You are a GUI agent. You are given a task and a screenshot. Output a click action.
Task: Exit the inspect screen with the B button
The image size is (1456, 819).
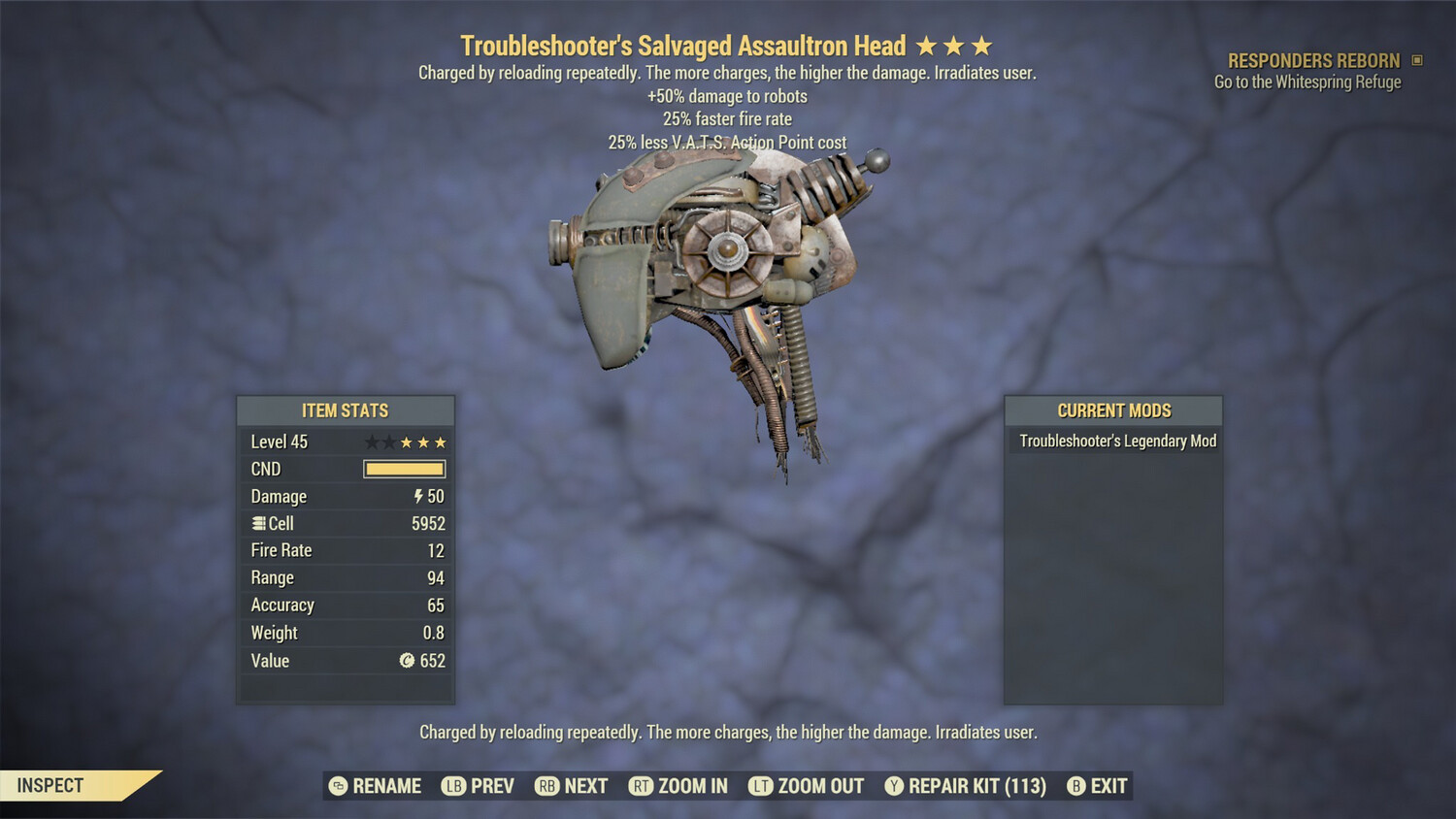pos(1075,786)
